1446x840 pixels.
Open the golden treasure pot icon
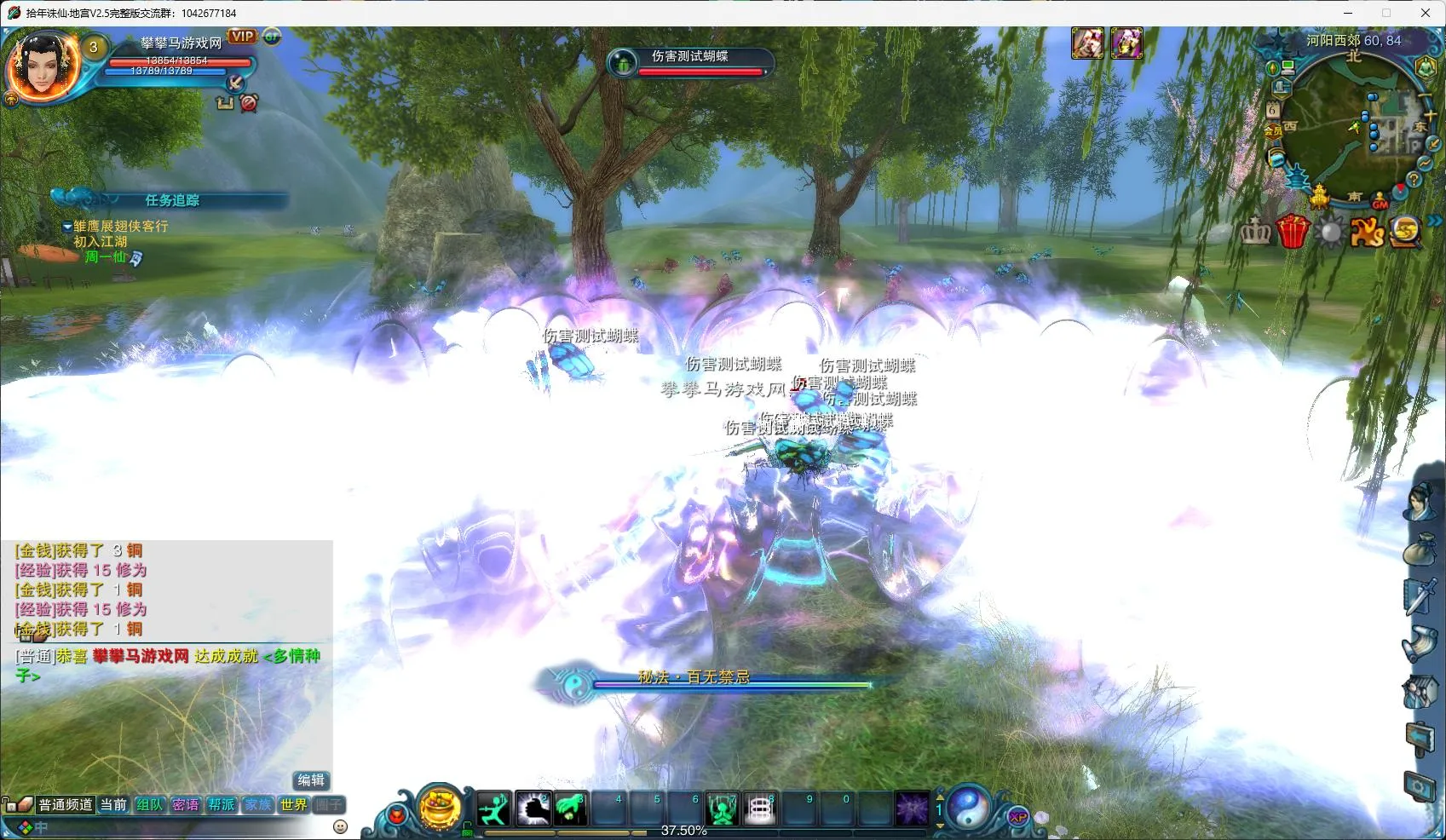(x=441, y=807)
